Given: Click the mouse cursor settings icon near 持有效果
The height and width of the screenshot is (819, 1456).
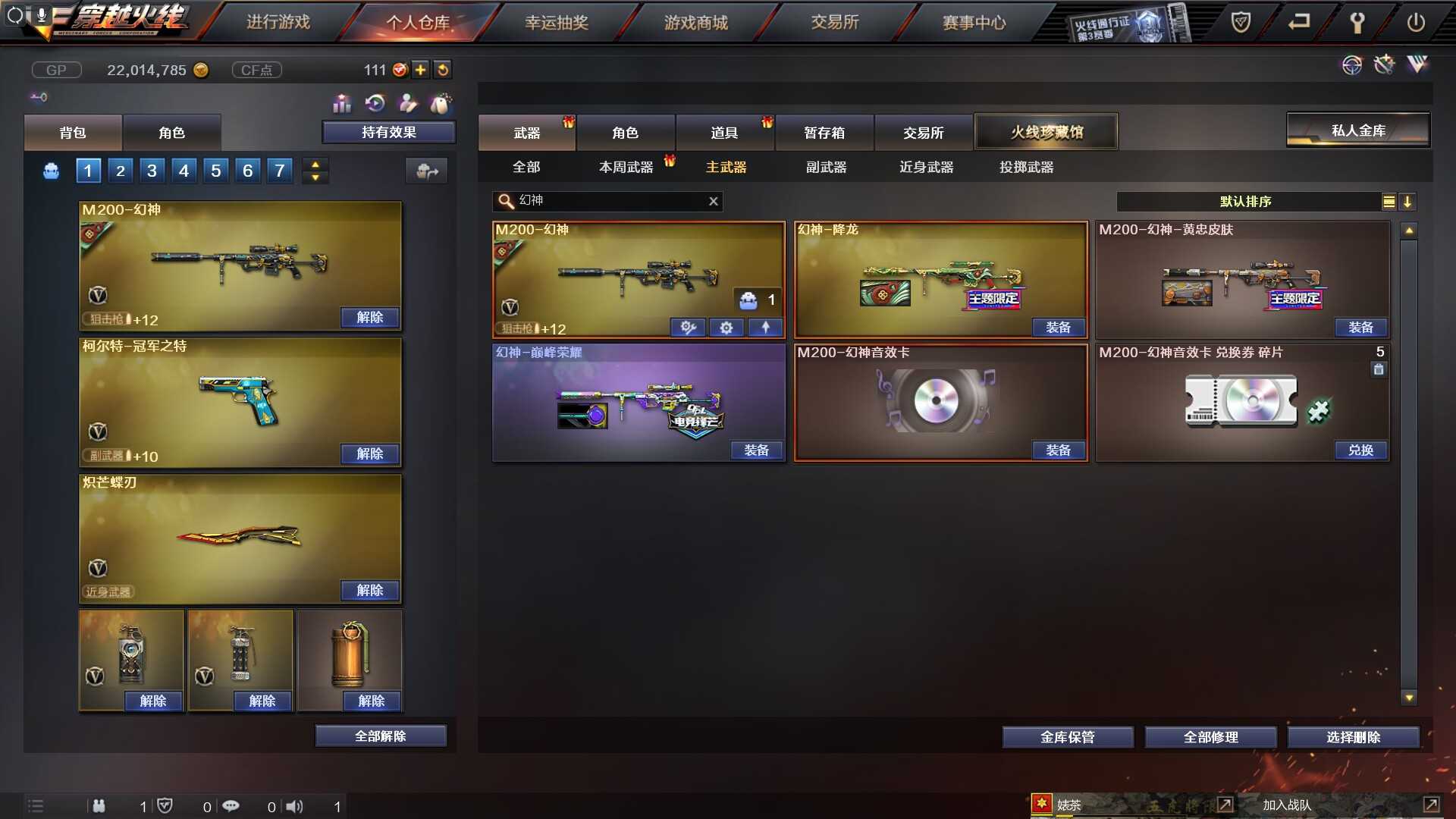Looking at the screenshot, I should [x=440, y=103].
